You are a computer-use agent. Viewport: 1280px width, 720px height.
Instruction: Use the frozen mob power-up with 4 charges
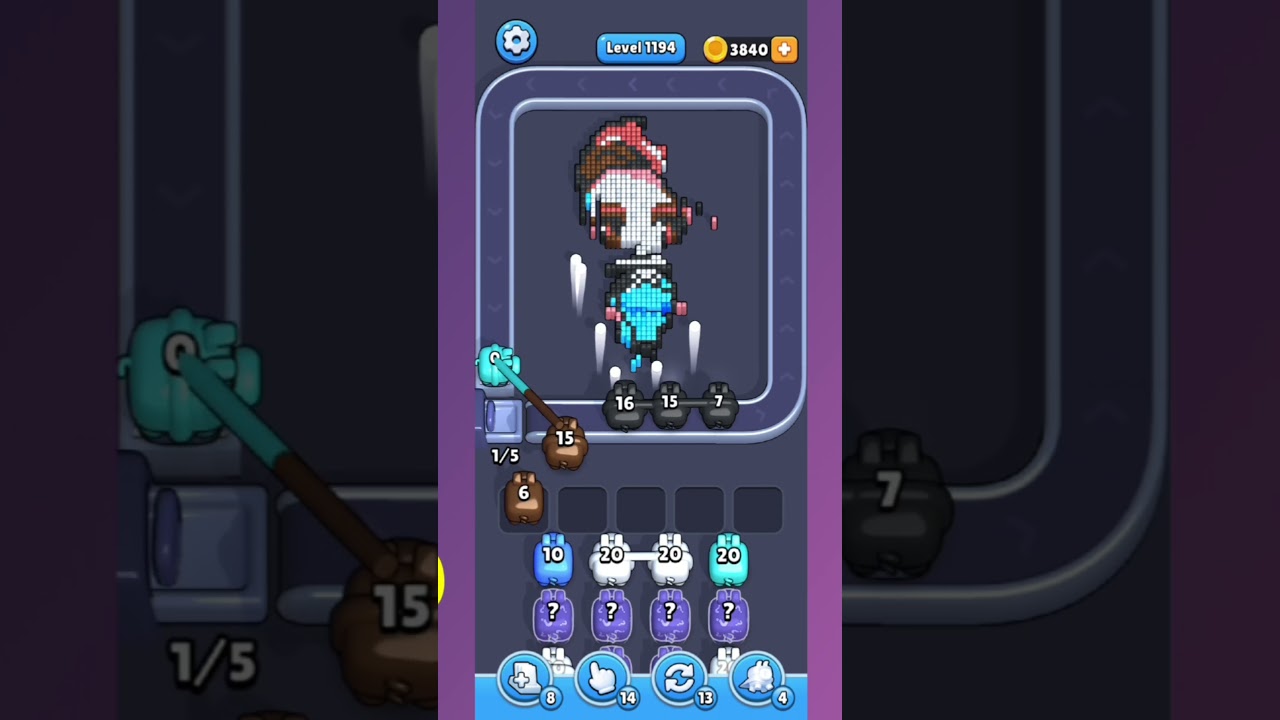[x=756, y=680]
